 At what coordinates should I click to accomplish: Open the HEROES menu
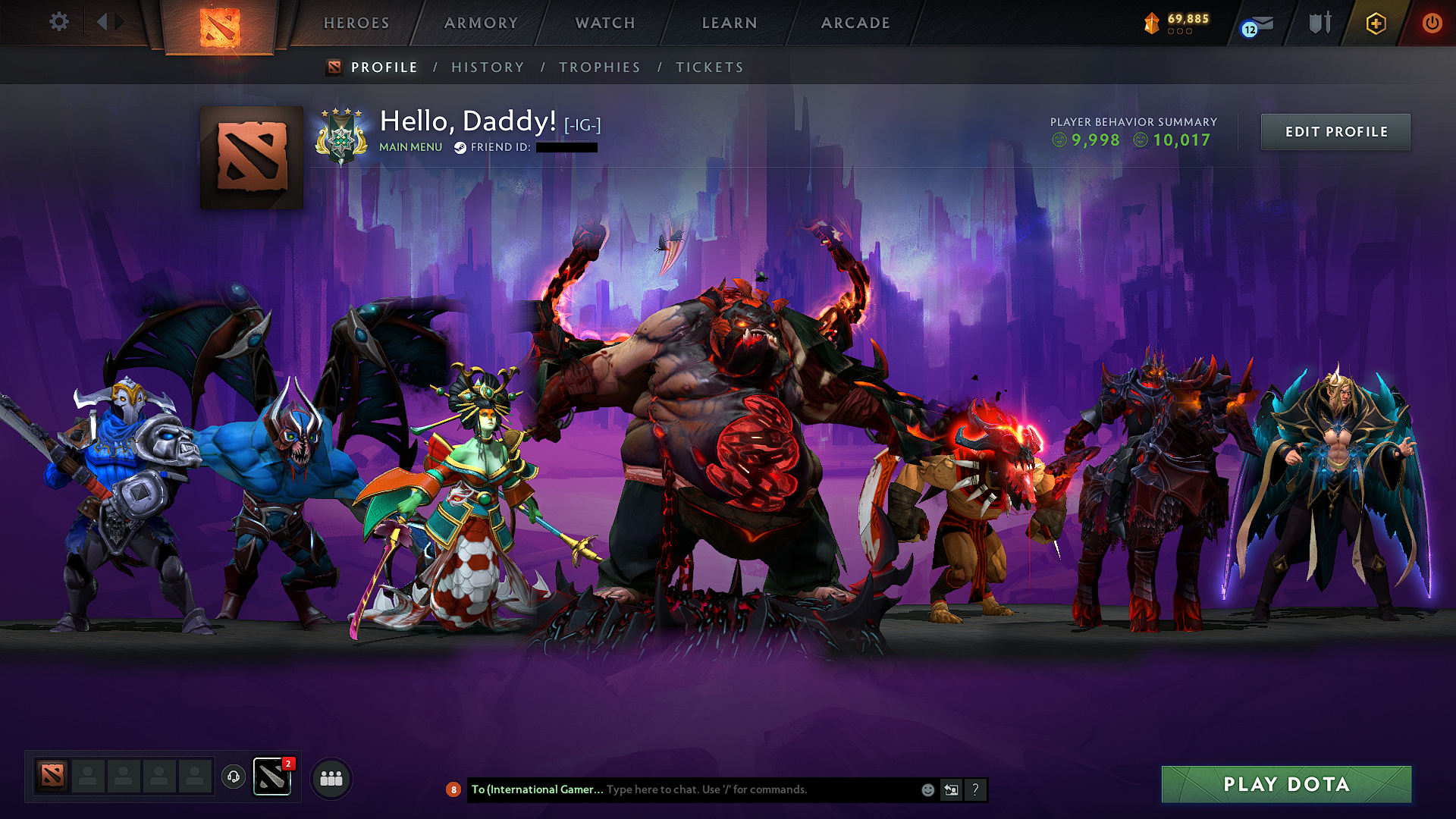click(x=355, y=23)
